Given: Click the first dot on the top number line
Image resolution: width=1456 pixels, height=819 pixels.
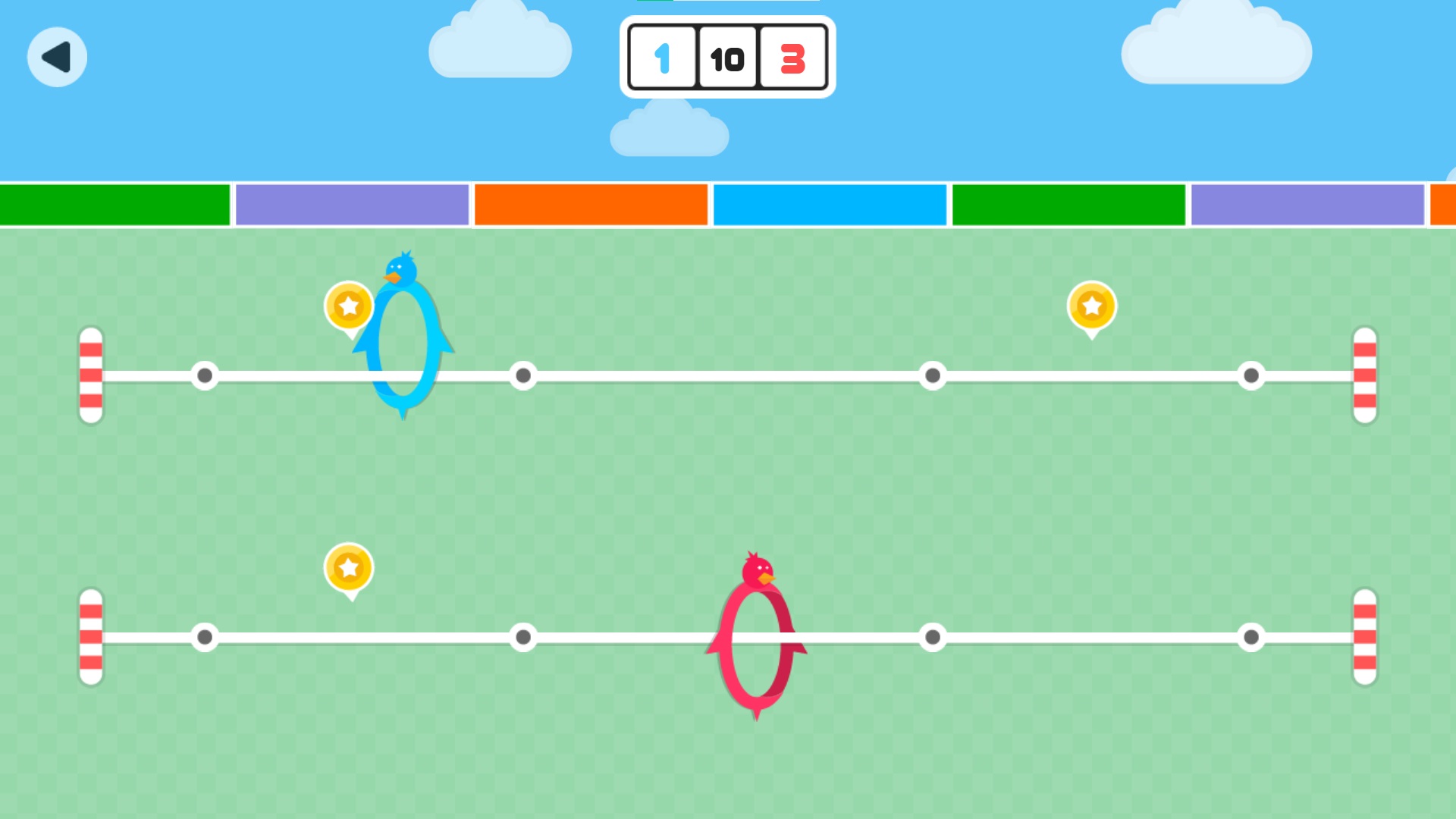Looking at the screenshot, I should click(205, 374).
